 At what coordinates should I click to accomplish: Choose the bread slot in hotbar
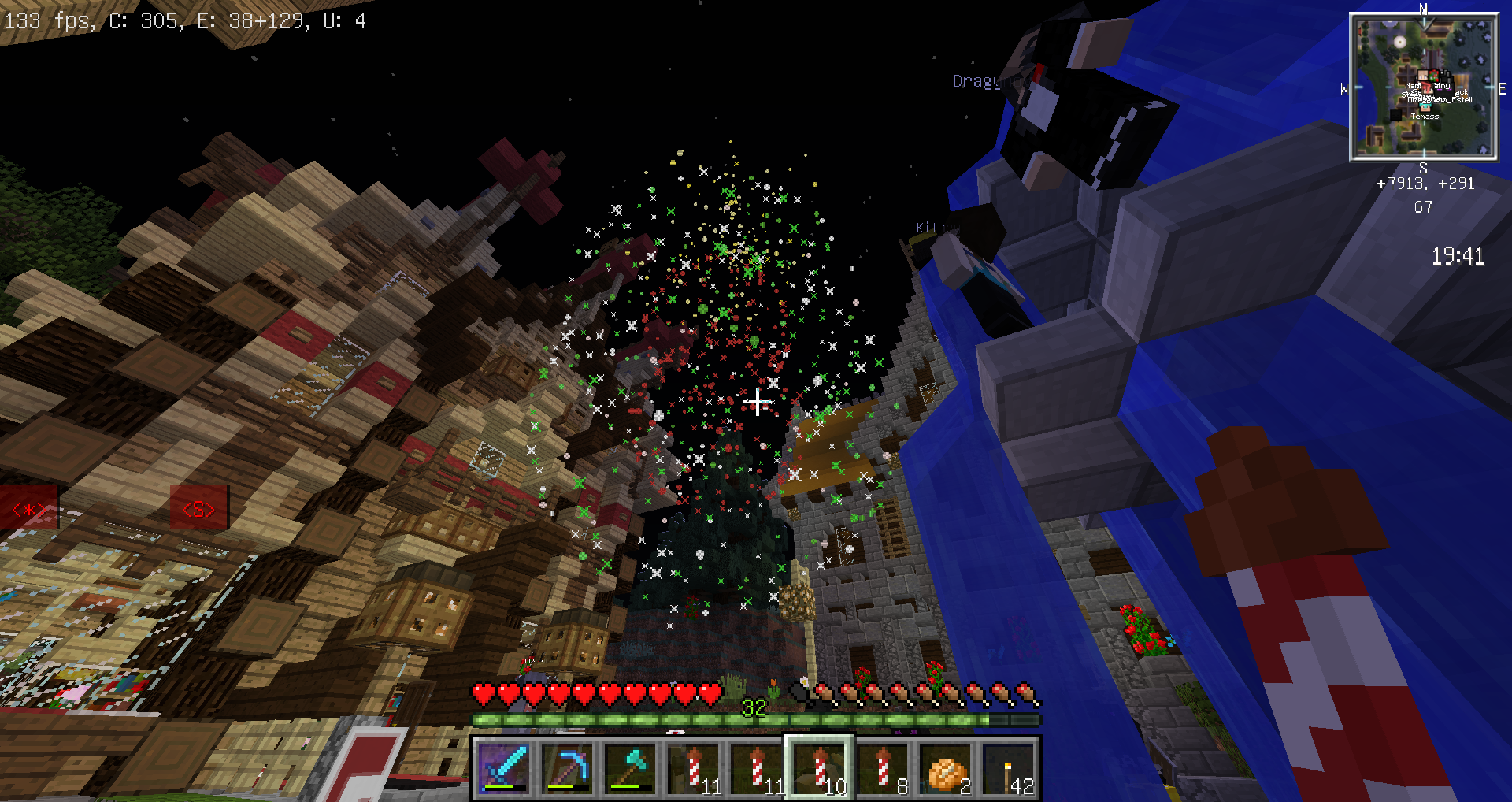click(x=946, y=768)
